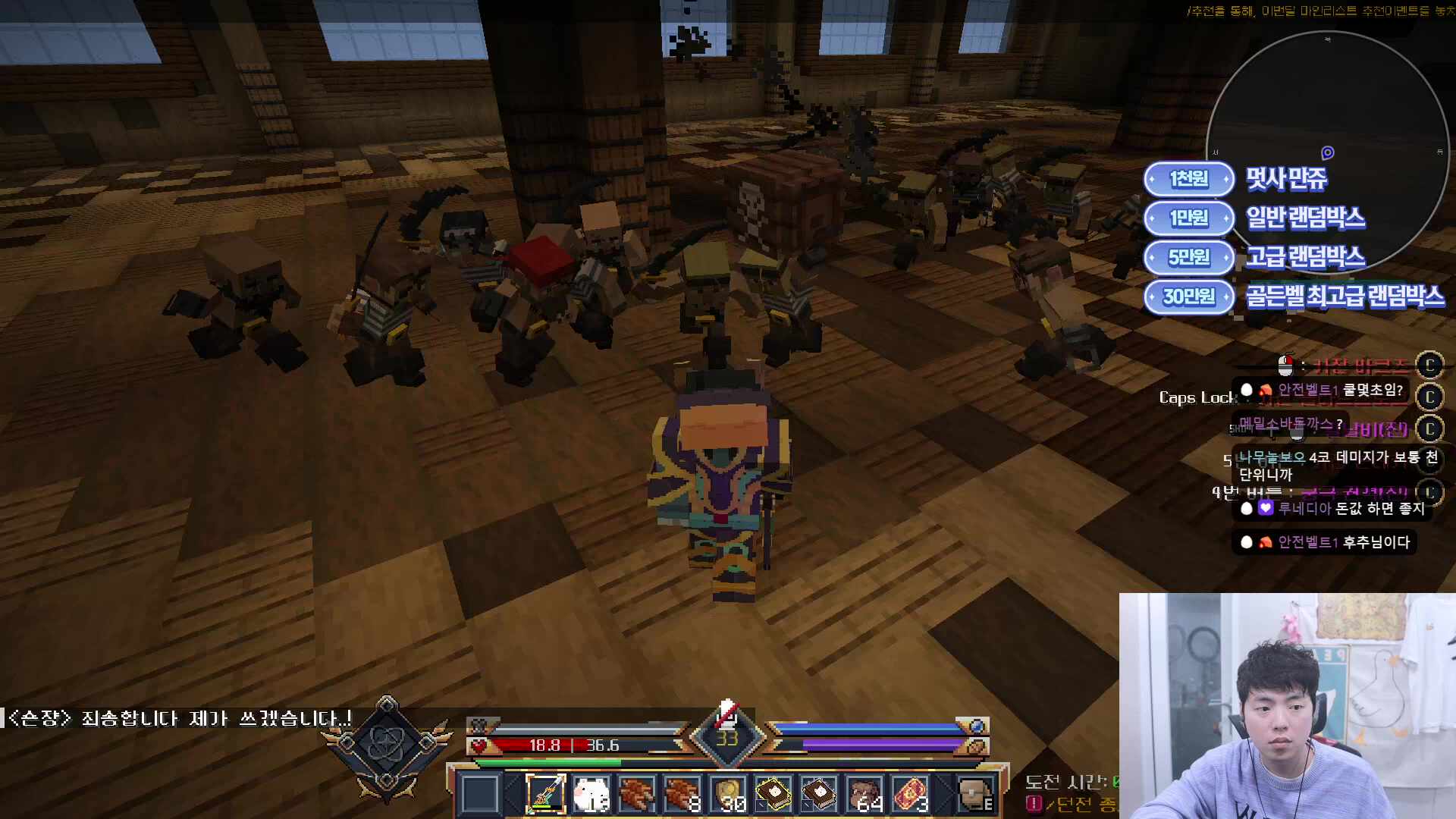Screen dimensions: 1456x819
Task: Select the brown pouch stack of 64
Action: 865,794
